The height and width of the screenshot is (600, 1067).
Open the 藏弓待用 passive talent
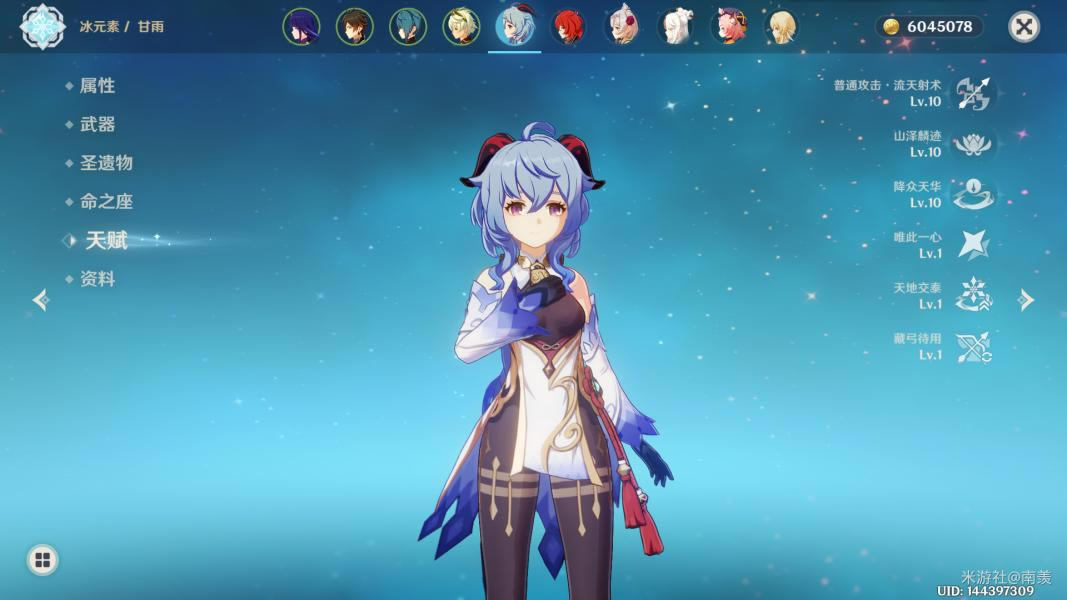tap(972, 347)
